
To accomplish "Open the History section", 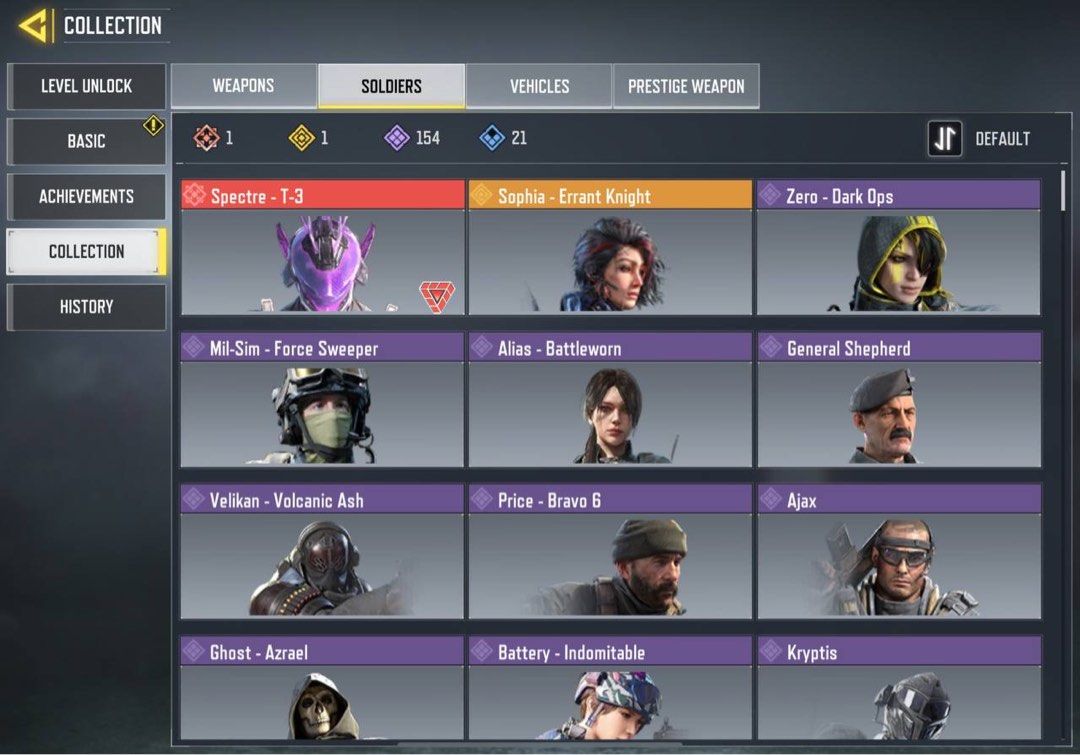I will (86, 307).
